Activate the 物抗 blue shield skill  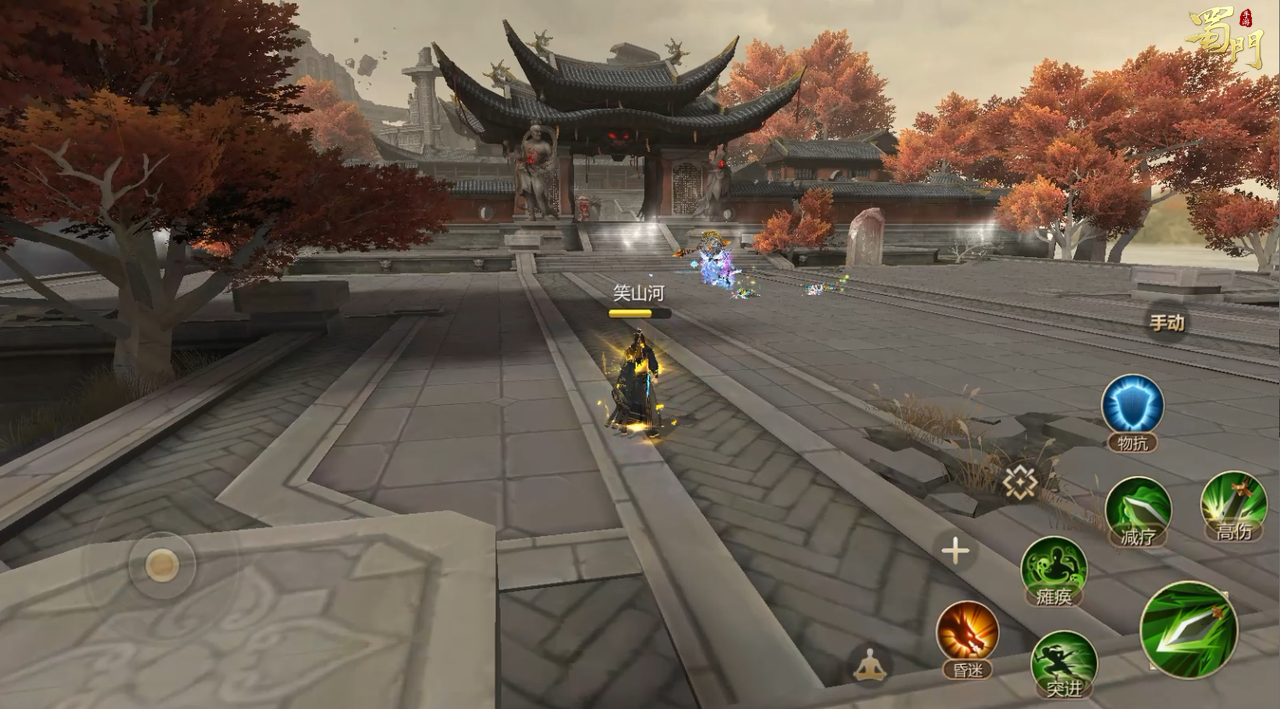tap(1132, 405)
